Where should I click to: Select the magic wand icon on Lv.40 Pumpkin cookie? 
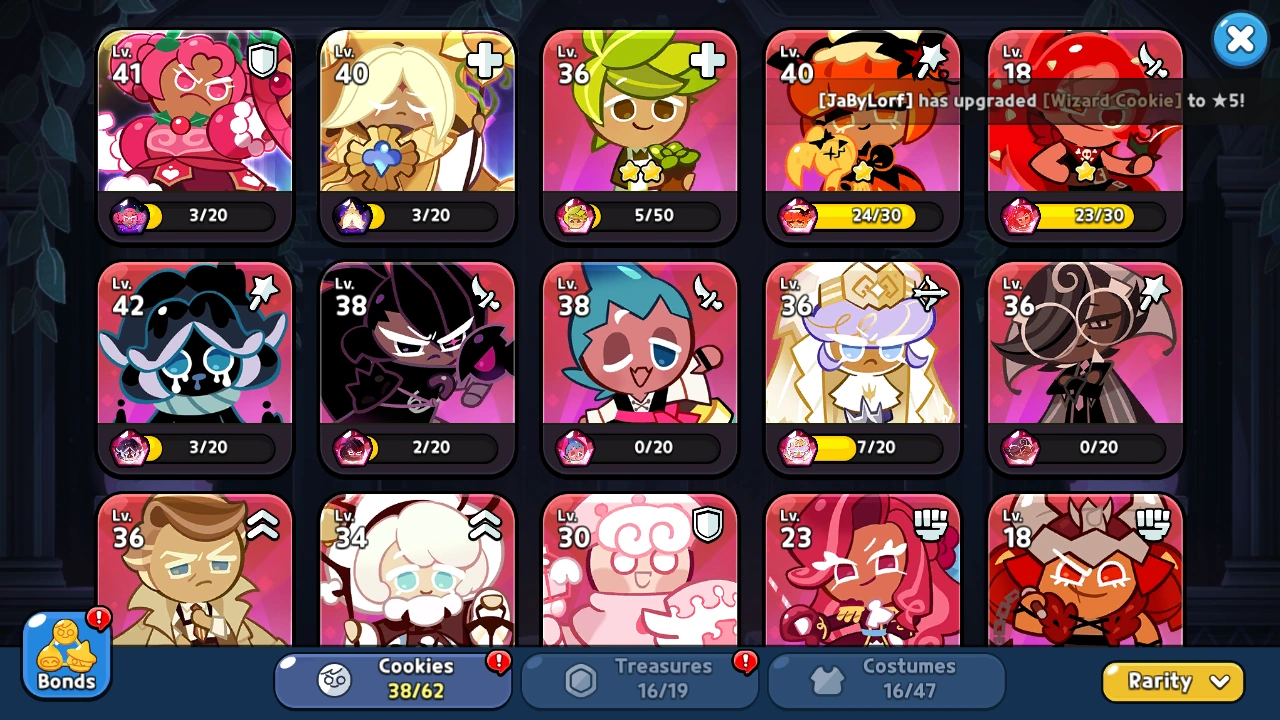tap(929, 61)
